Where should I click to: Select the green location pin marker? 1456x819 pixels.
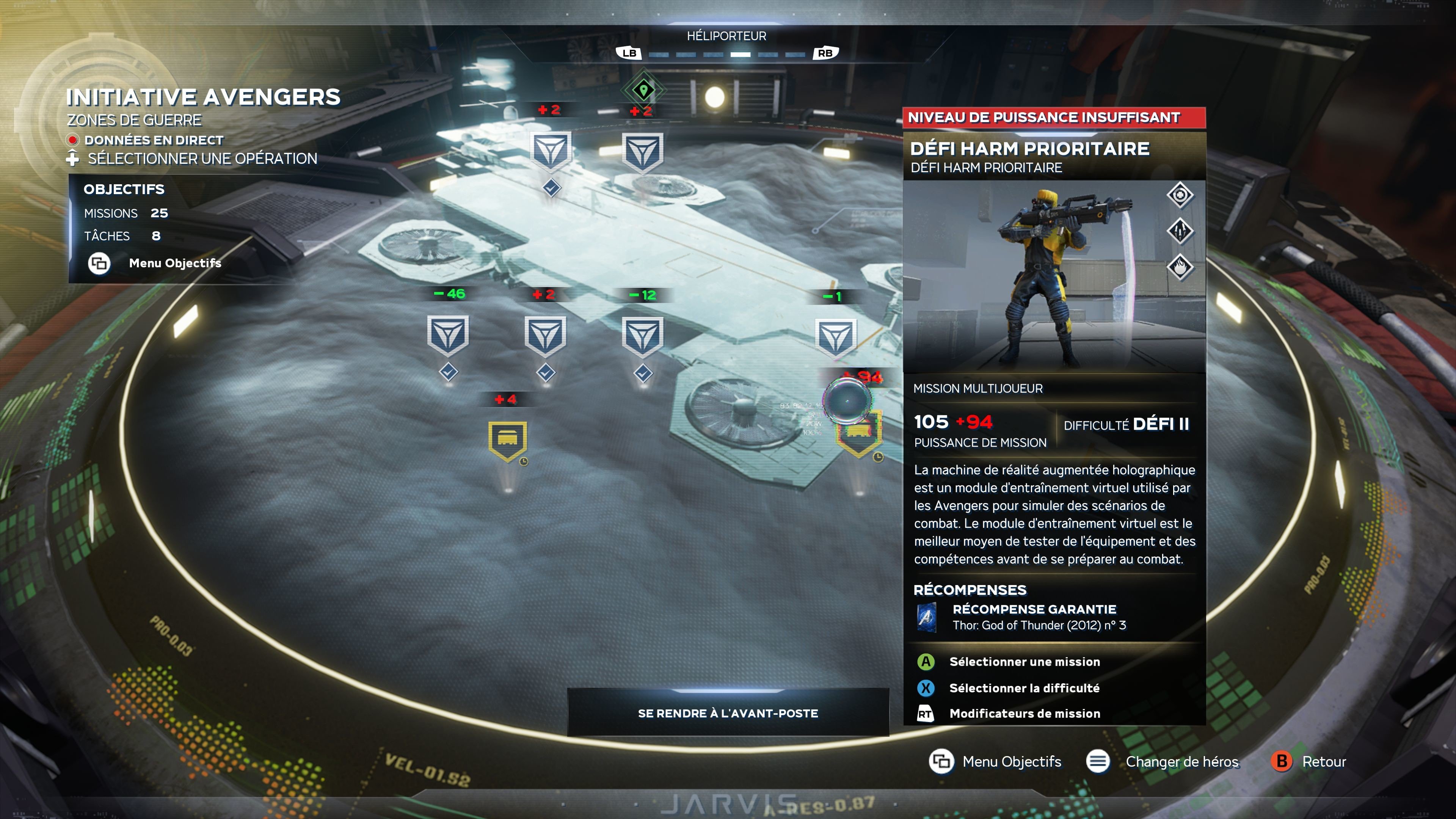tap(643, 89)
